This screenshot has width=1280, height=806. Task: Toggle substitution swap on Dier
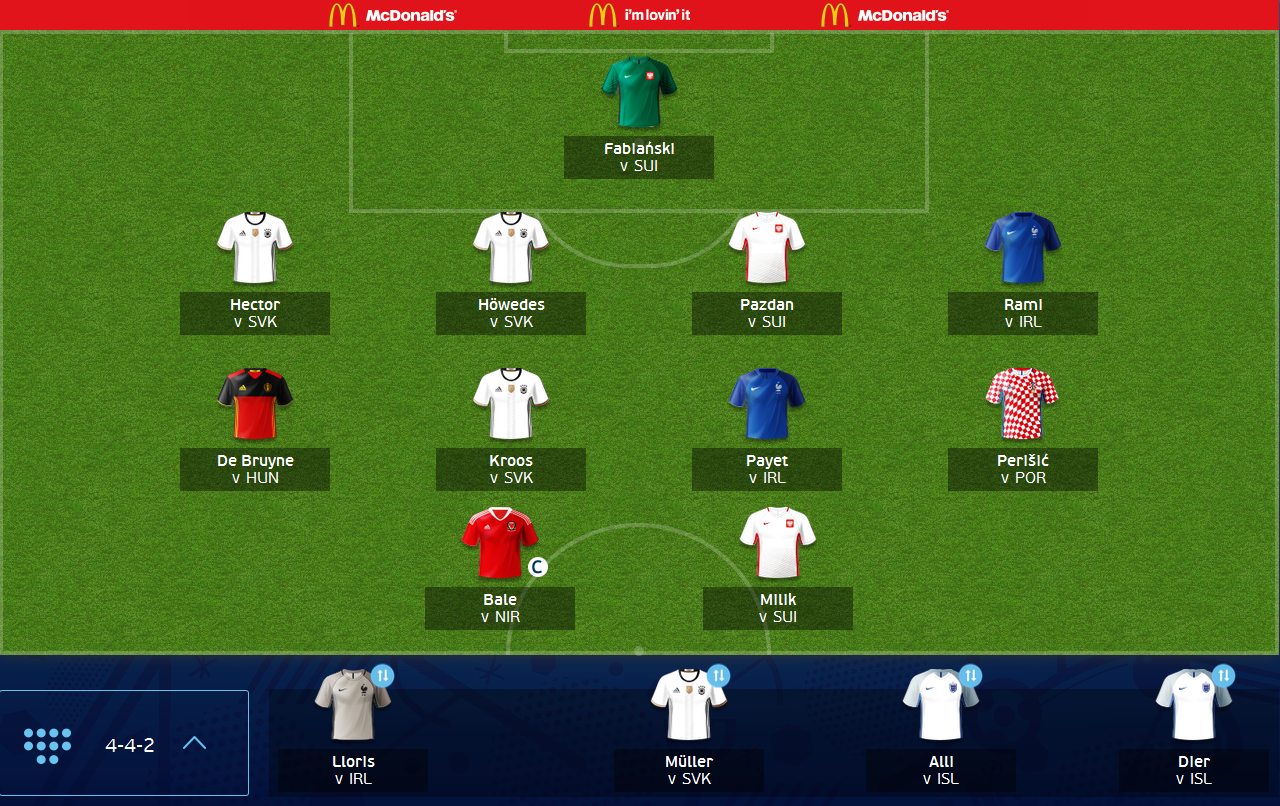tap(1223, 676)
